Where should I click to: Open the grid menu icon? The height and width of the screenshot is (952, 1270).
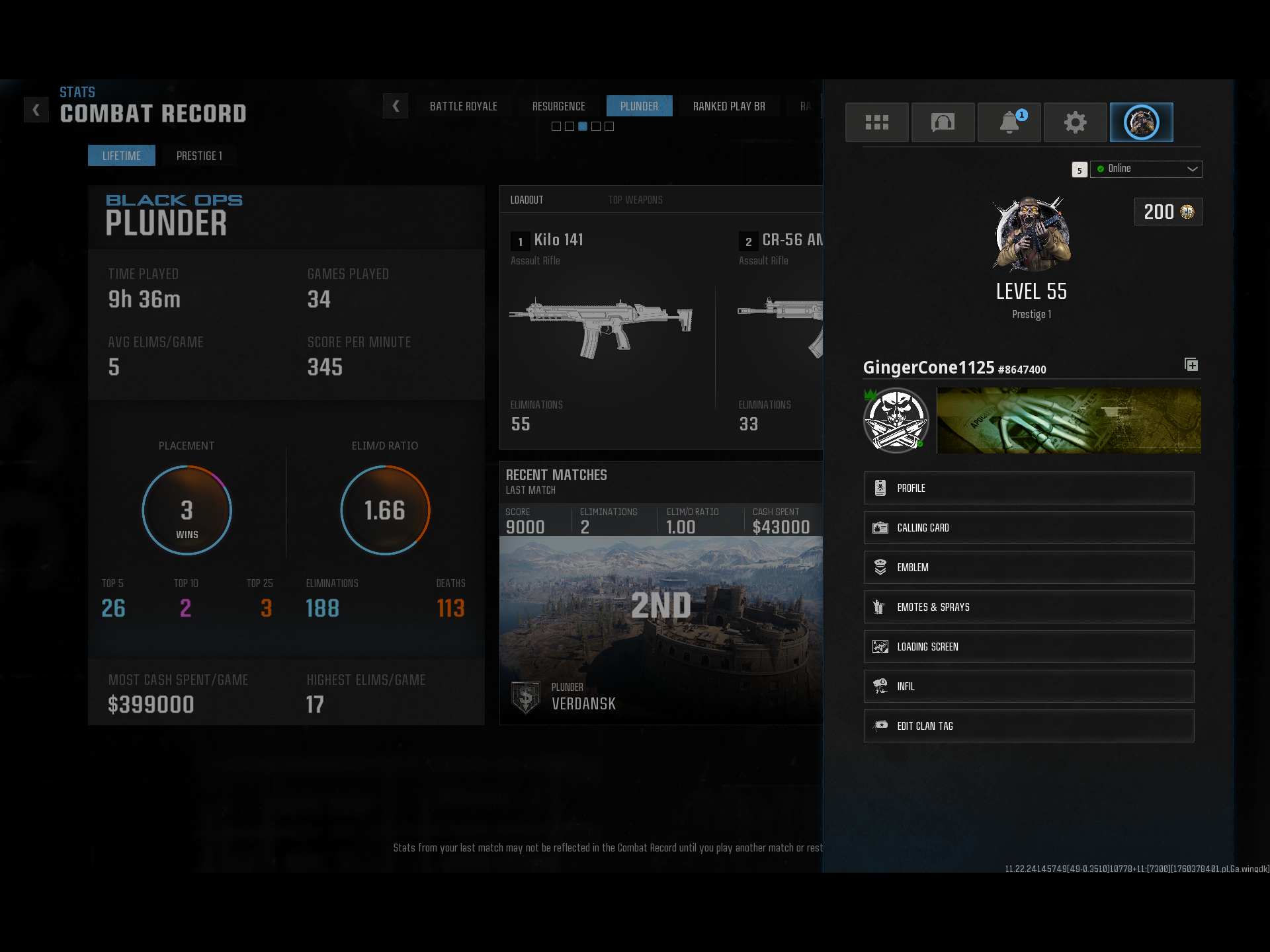pos(876,122)
